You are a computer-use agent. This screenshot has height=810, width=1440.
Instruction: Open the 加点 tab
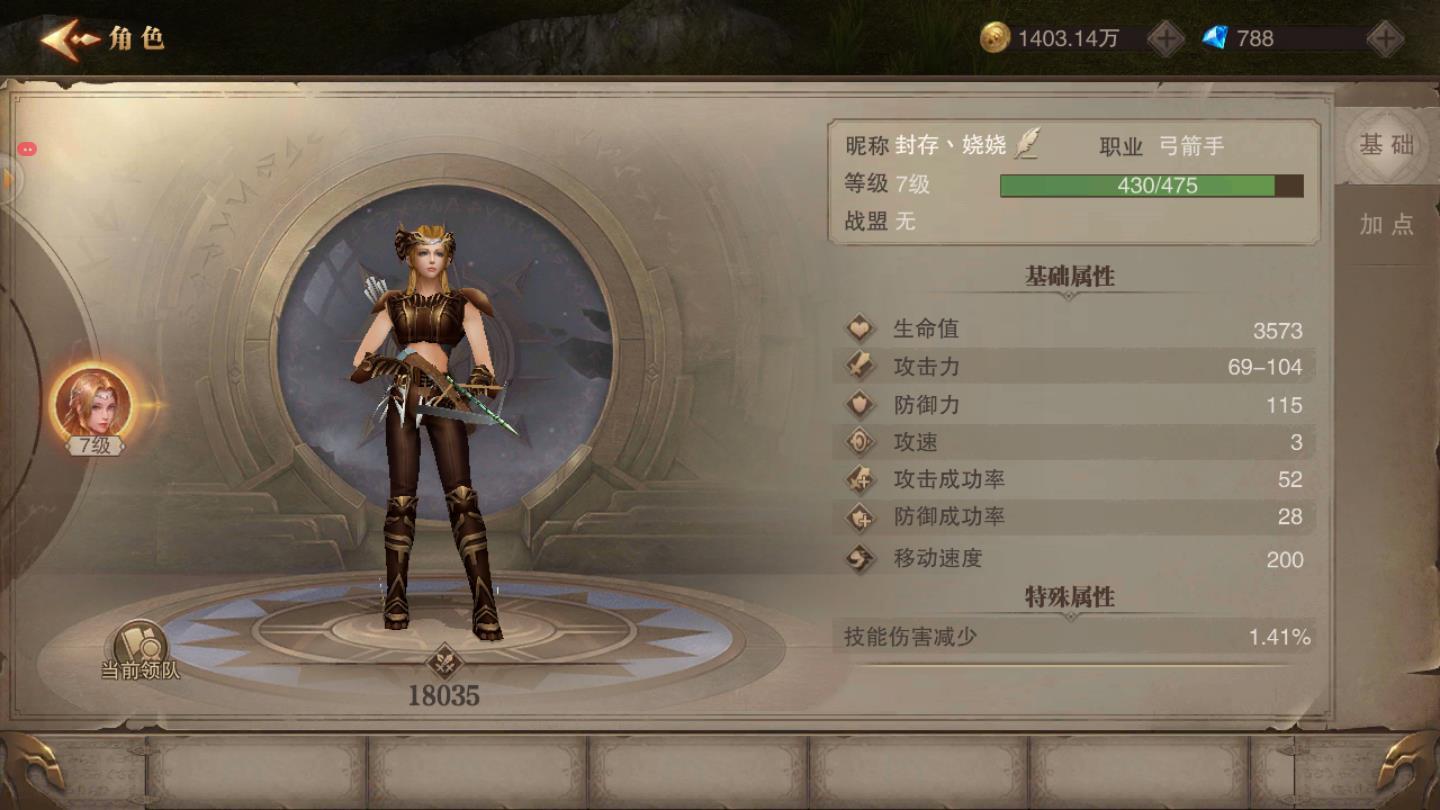click(1386, 224)
